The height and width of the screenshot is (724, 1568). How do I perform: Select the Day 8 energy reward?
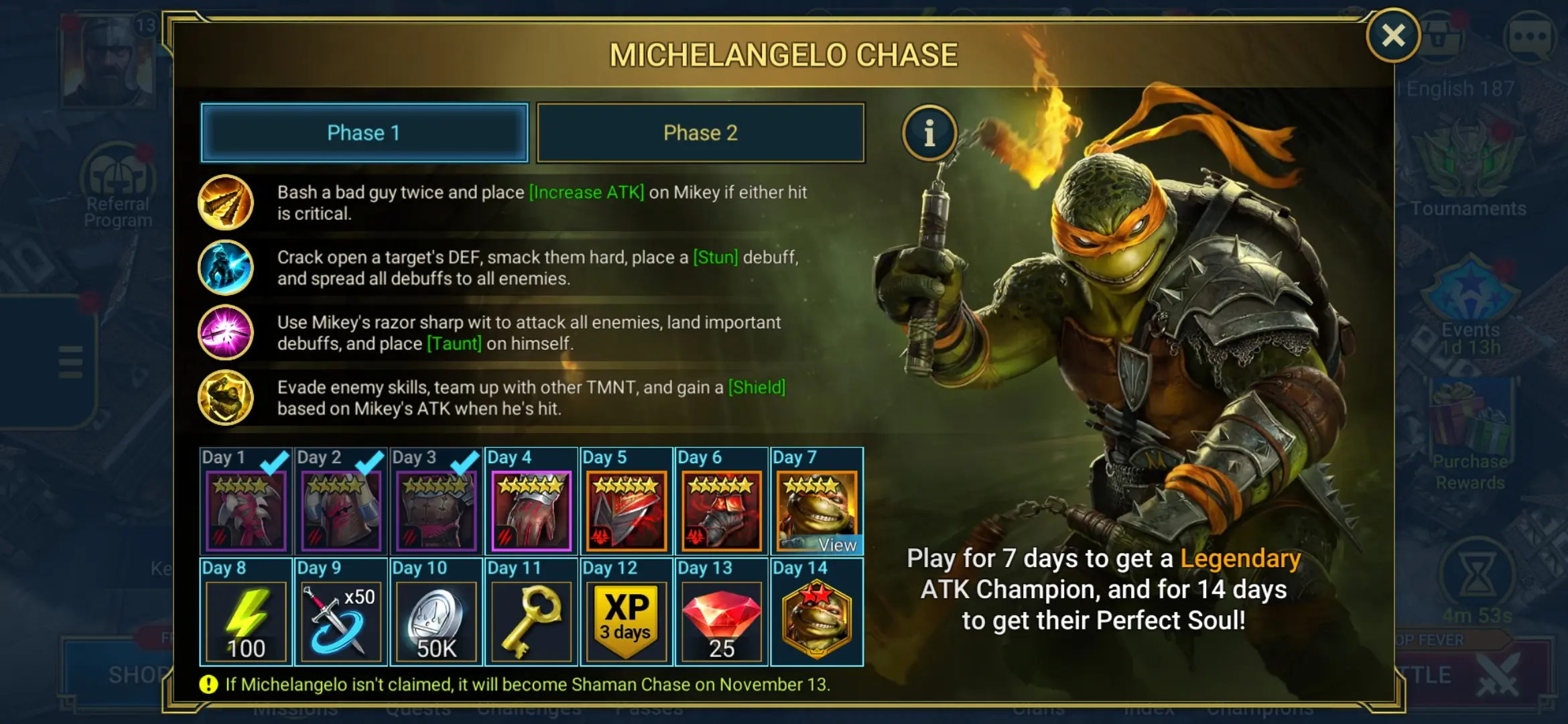[246, 621]
